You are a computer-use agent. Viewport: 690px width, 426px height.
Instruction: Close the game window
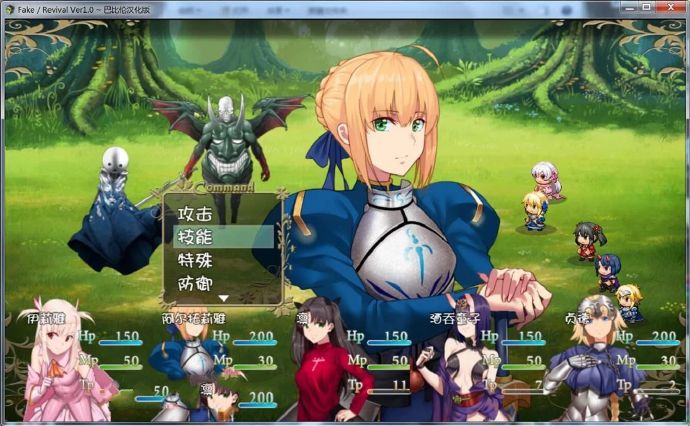[x=668, y=7]
